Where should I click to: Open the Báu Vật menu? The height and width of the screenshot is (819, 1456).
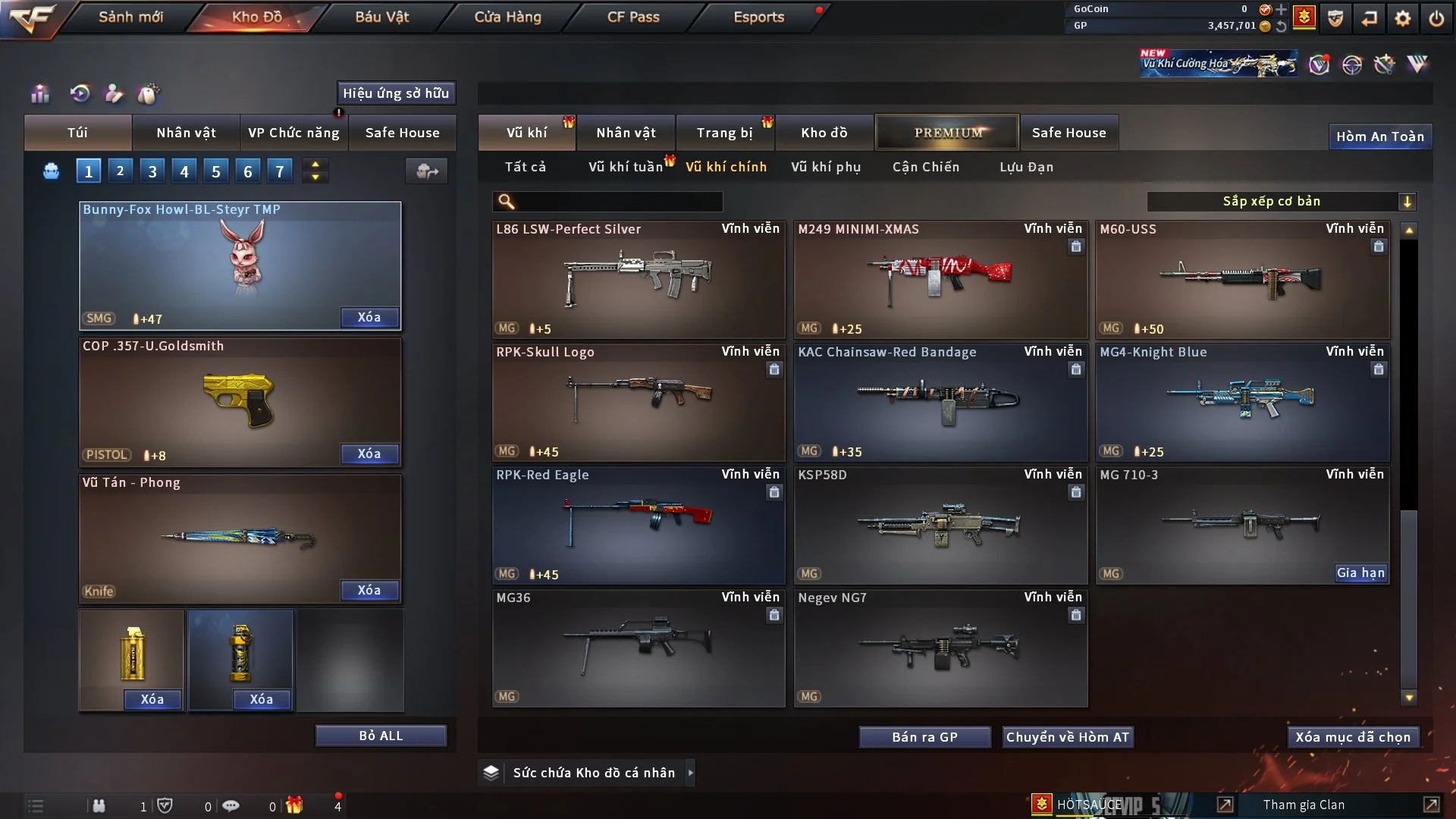(381, 17)
